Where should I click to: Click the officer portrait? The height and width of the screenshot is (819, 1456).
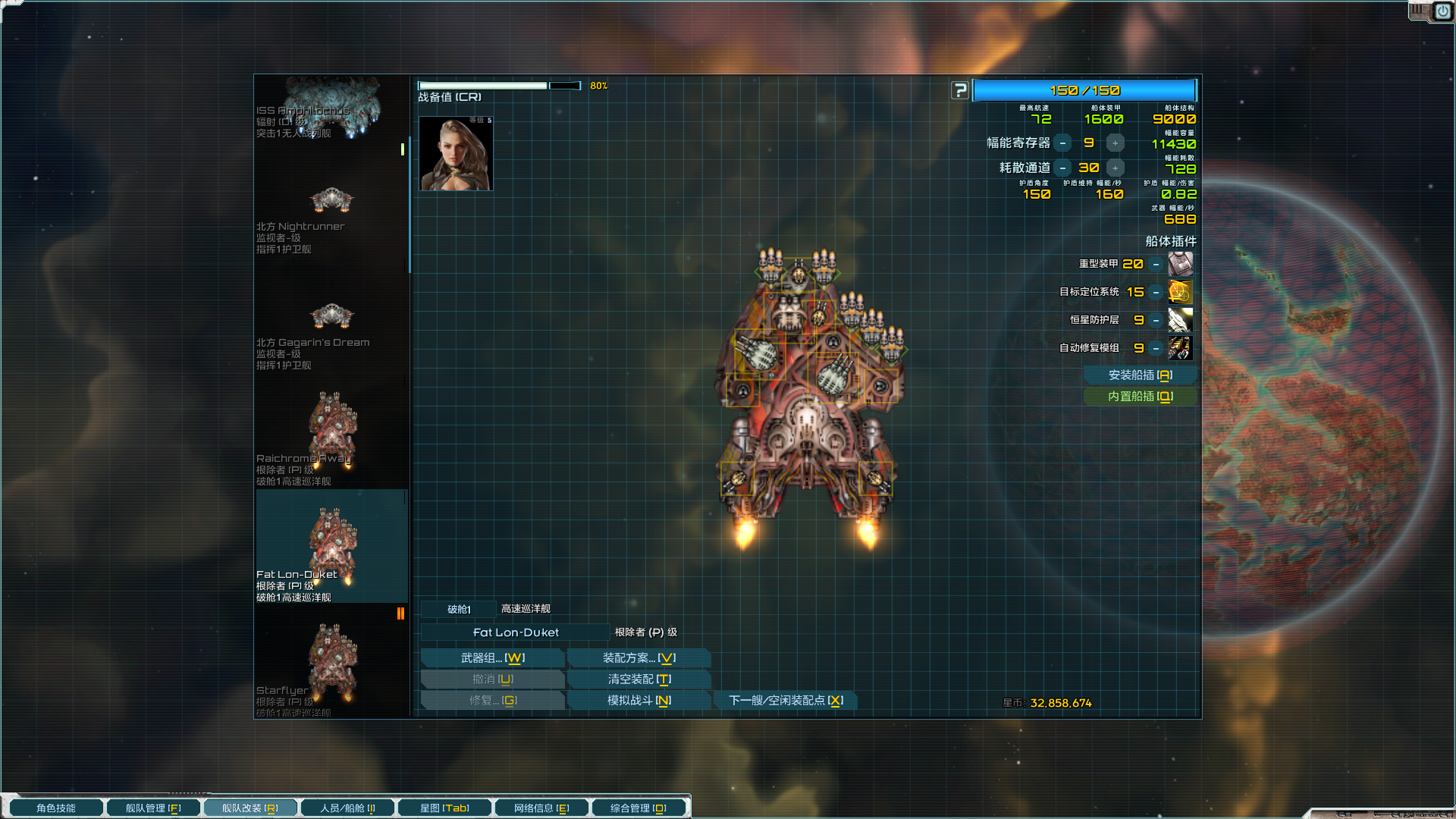[456, 154]
